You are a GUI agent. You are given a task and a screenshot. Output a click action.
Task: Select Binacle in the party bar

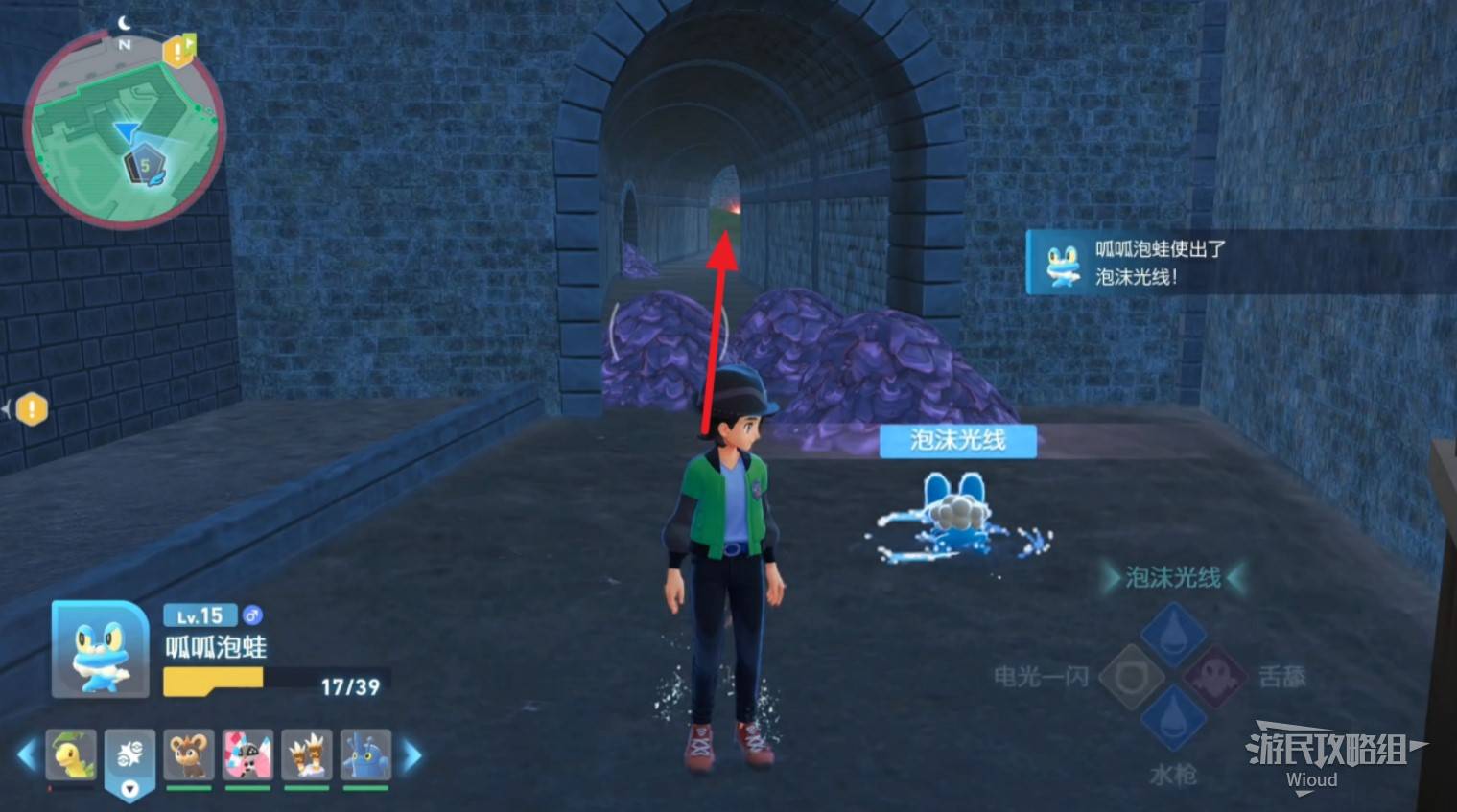(x=307, y=756)
